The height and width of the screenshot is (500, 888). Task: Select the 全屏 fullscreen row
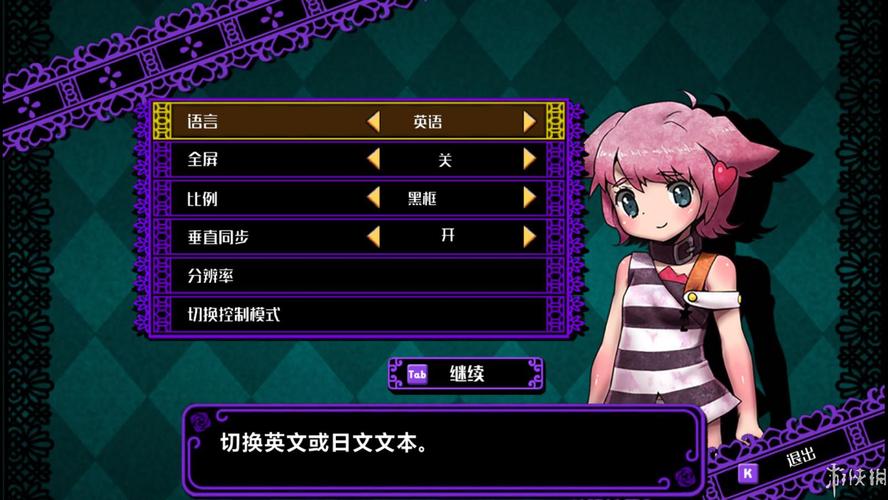(203, 159)
